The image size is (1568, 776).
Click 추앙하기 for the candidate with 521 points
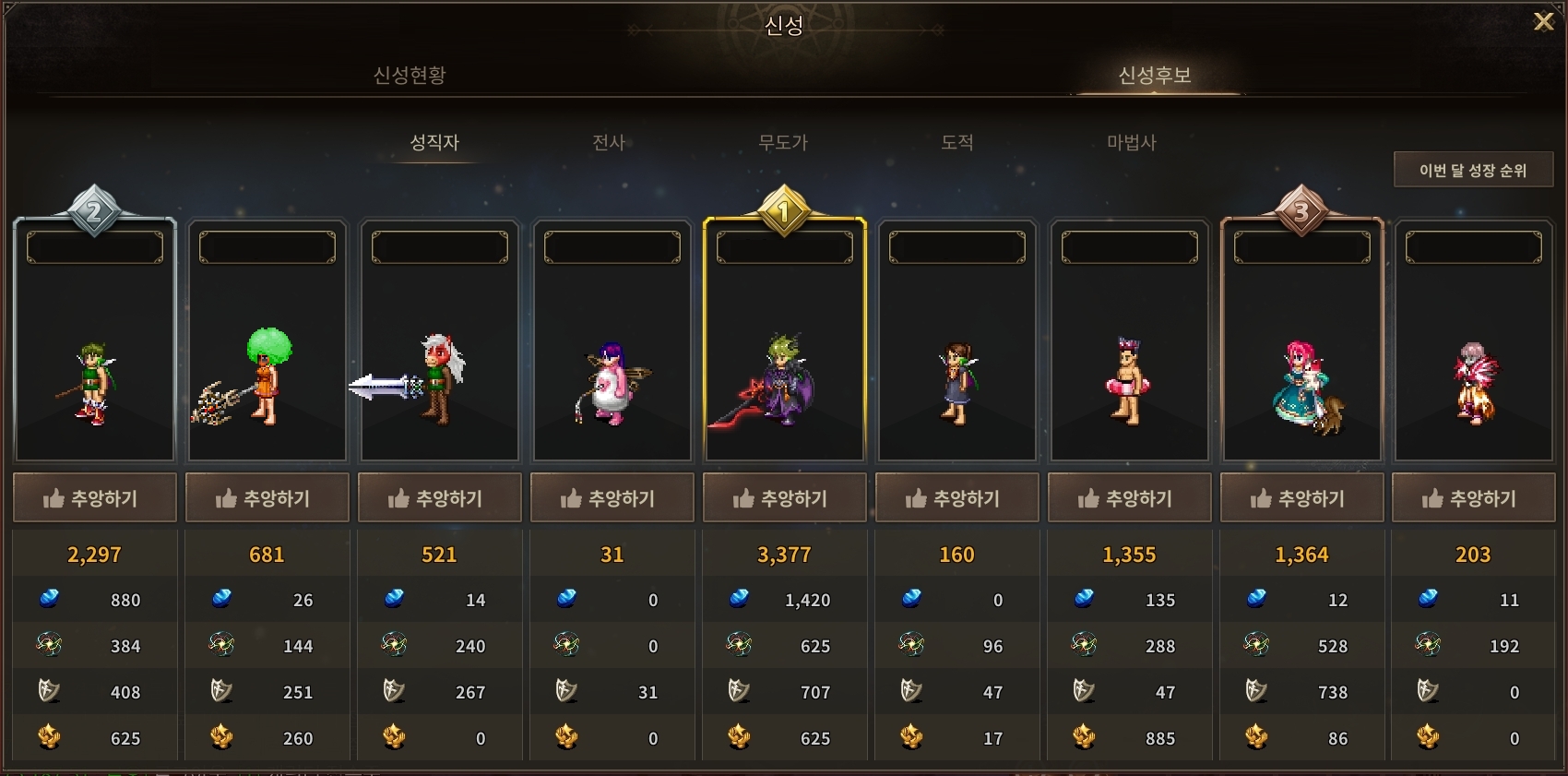tap(439, 498)
